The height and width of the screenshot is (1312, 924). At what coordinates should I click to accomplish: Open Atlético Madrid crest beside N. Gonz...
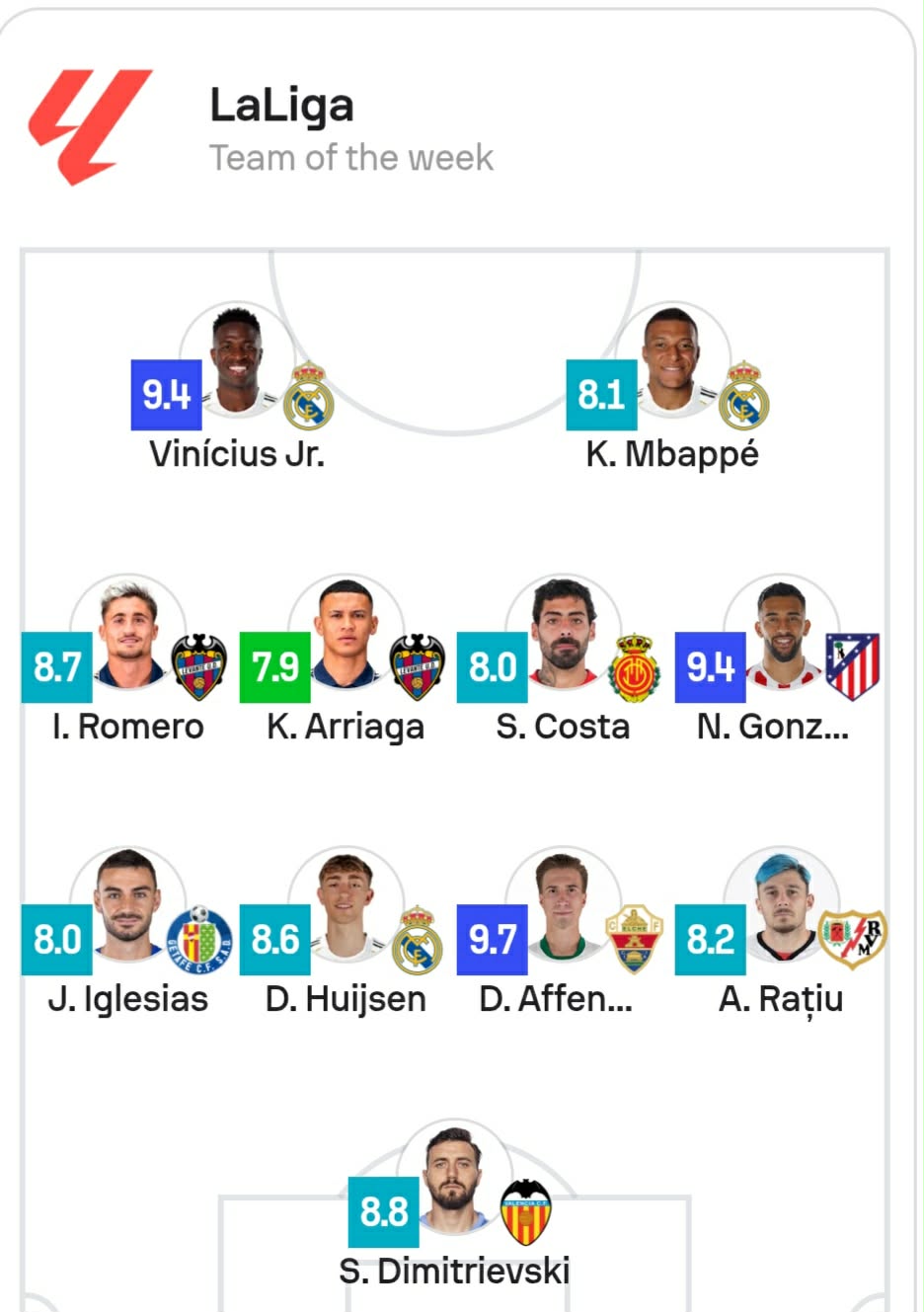click(x=852, y=667)
